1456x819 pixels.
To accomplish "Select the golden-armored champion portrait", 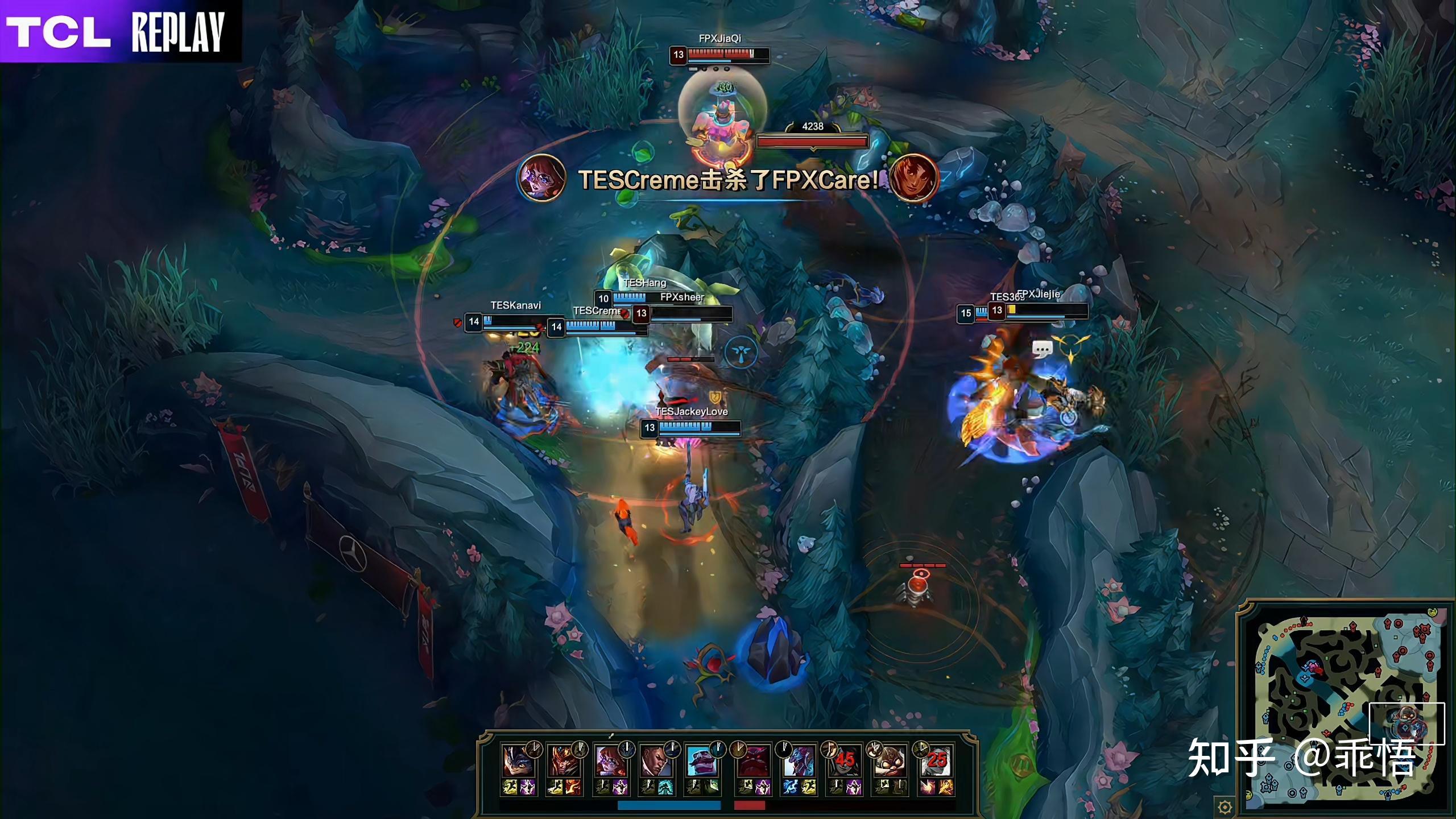I will point(563,762).
